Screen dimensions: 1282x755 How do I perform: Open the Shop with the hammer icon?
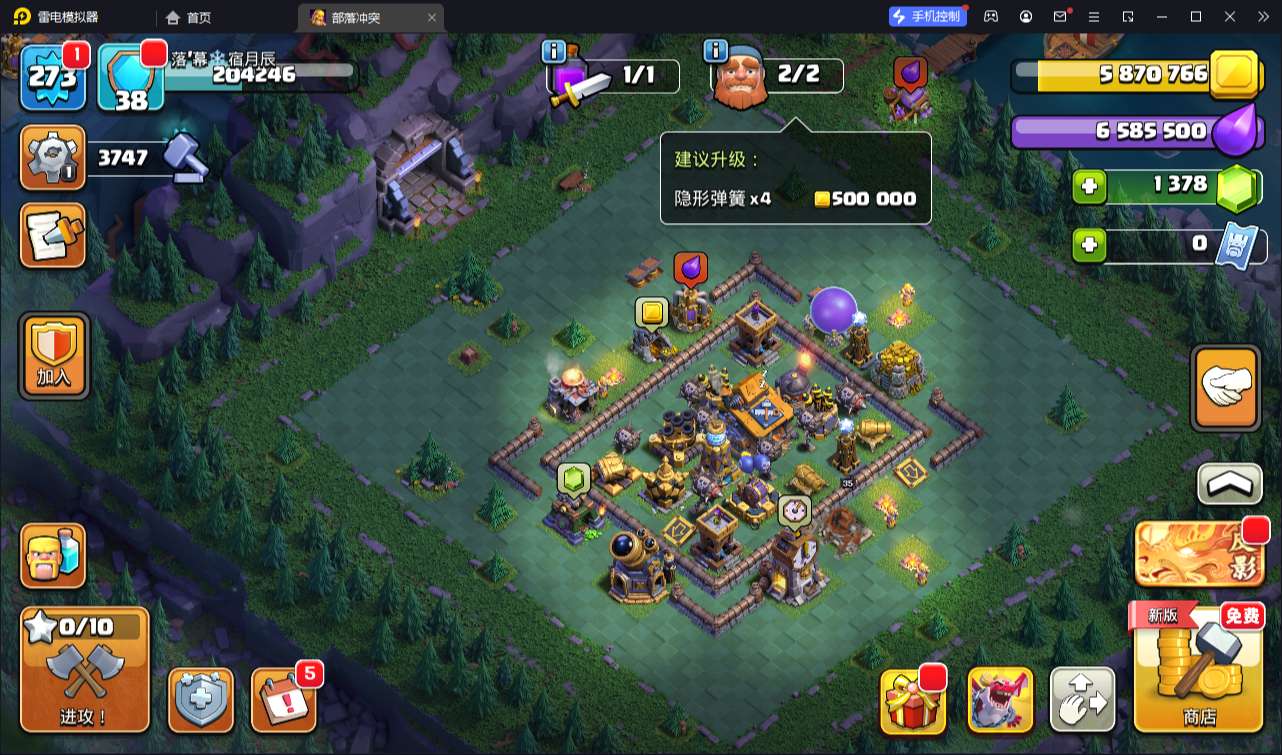tap(1198, 667)
